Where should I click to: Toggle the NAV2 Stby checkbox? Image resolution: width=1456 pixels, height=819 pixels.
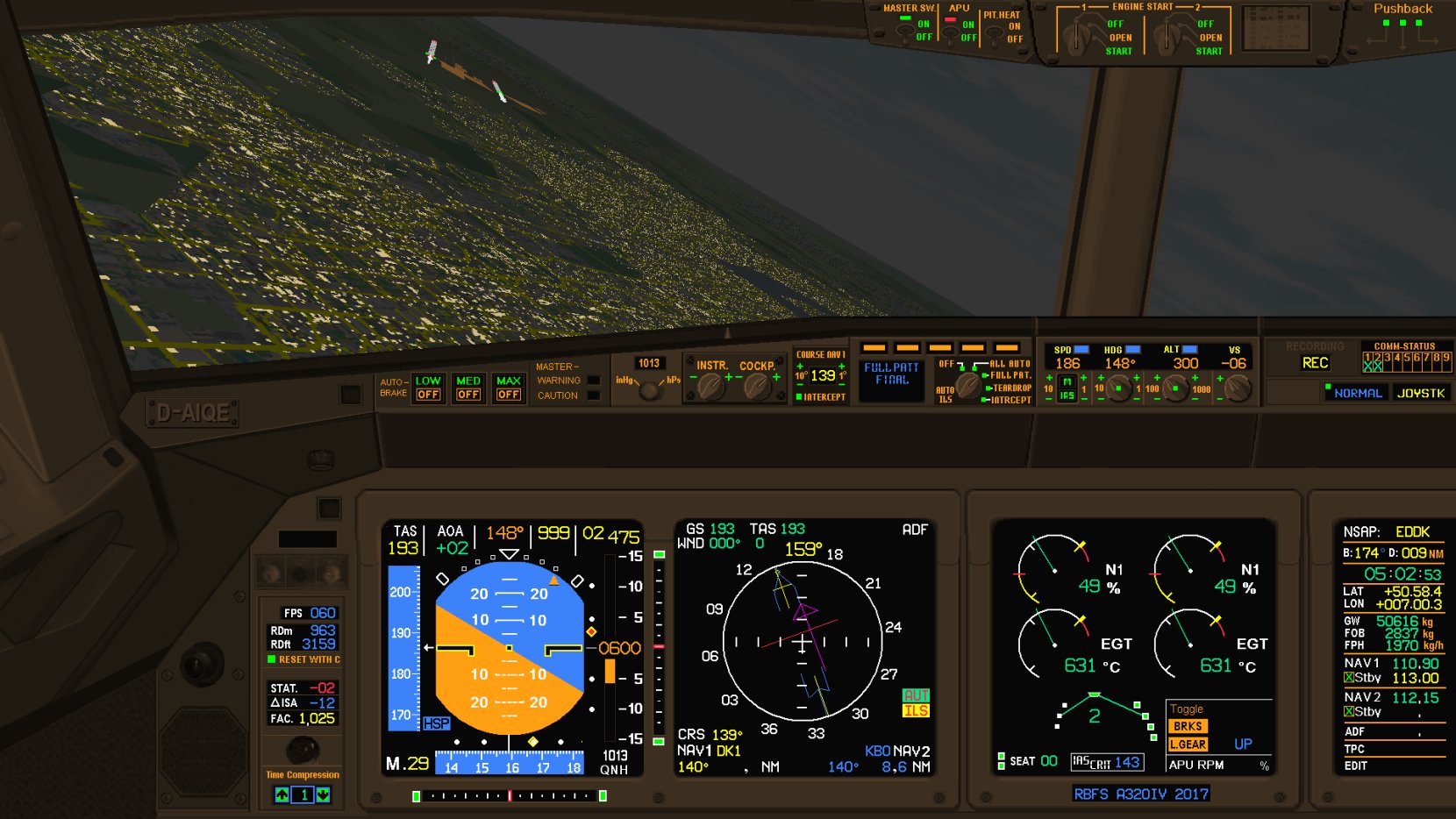pyautogui.click(x=1349, y=712)
